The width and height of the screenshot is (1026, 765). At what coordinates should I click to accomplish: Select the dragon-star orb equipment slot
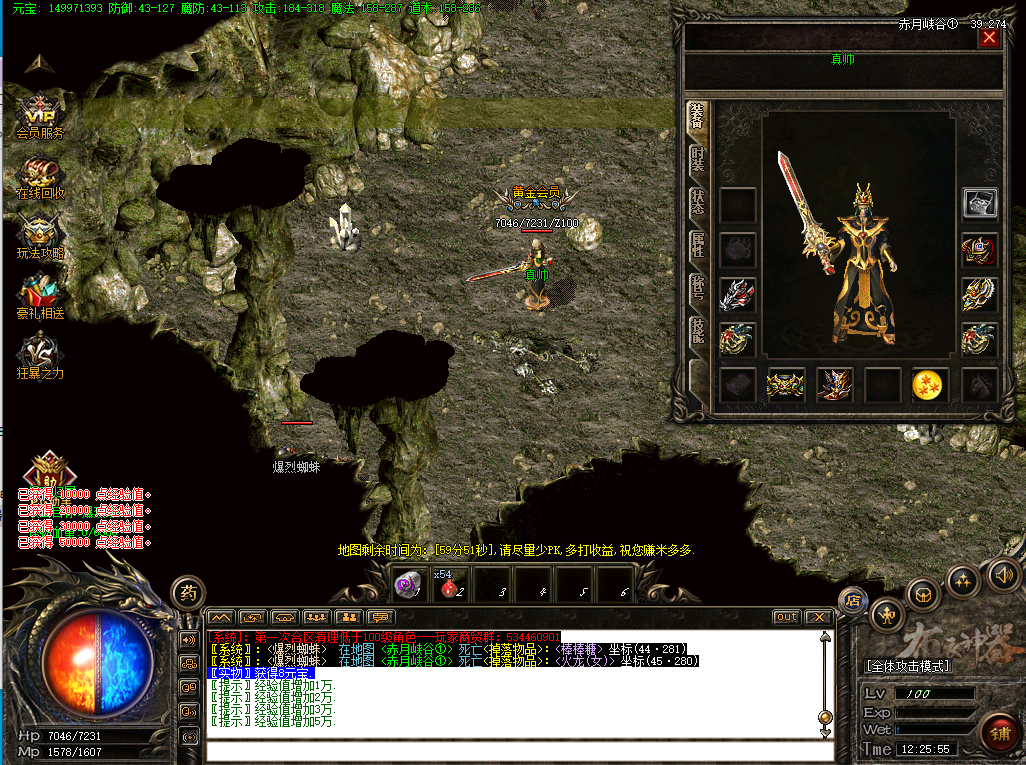pos(930,385)
